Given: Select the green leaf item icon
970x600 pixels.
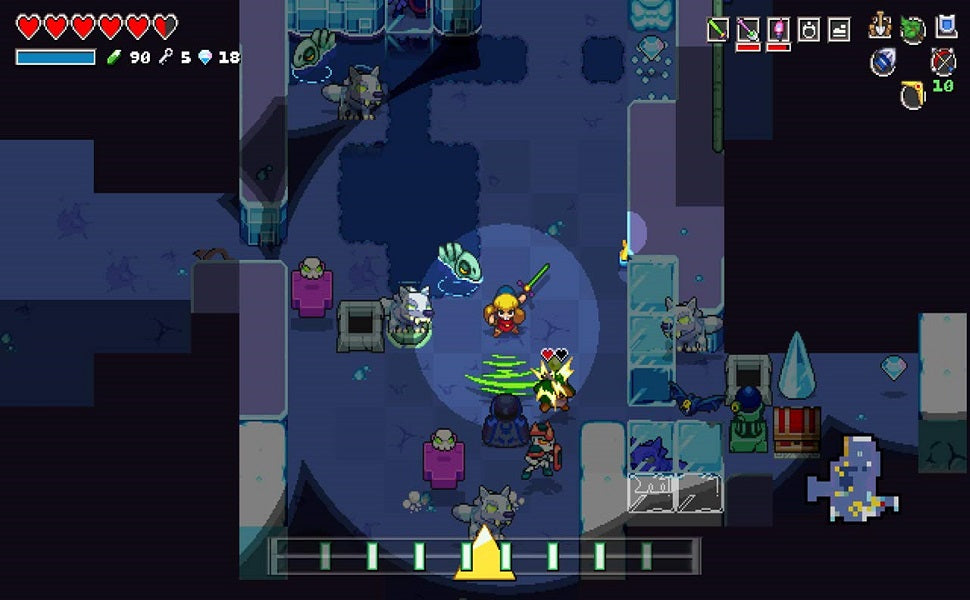Looking at the screenshot, I should [x=912, y=29].
